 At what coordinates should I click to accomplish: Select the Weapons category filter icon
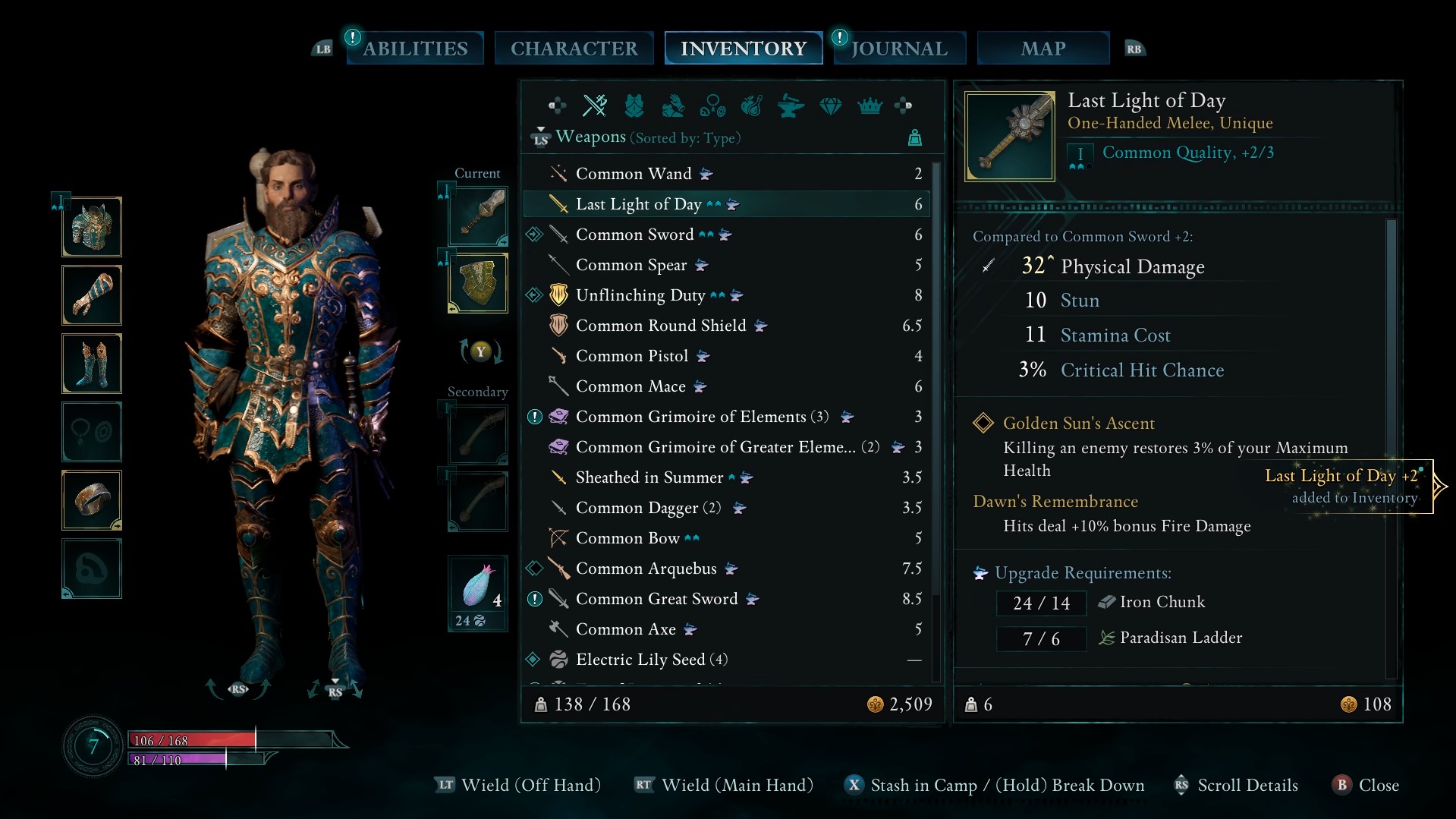point(596,106)
